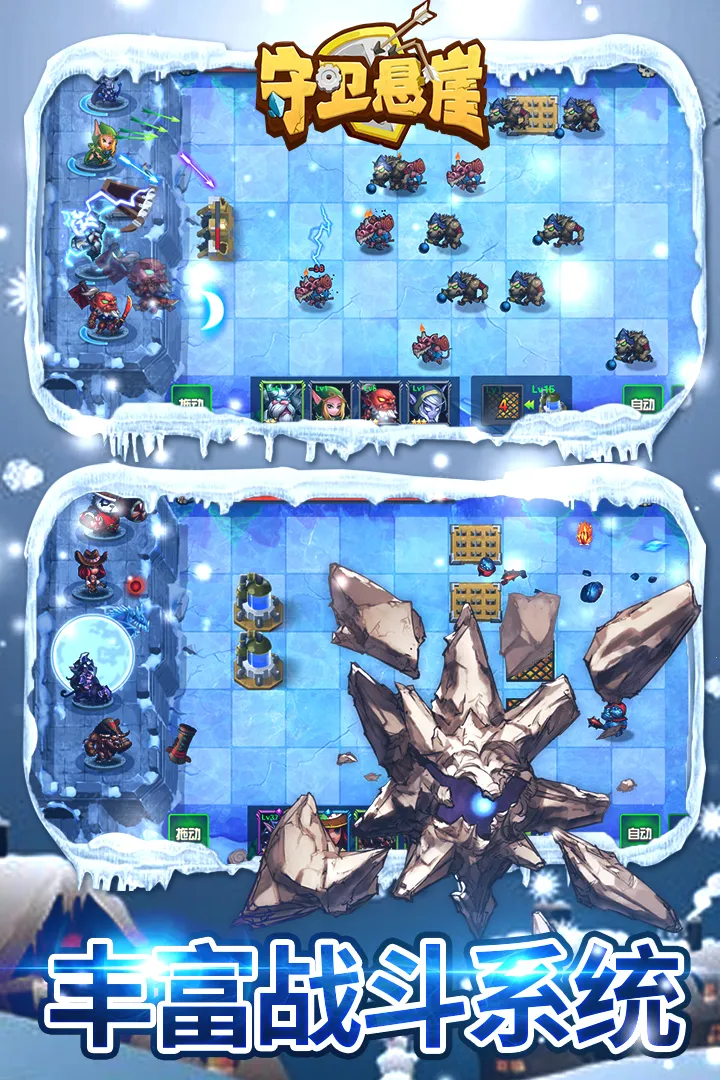This screenshot has width=720, height=1080.
Task: Select the white-bearded dwarf hero portrait
Action: pos(280,402)
